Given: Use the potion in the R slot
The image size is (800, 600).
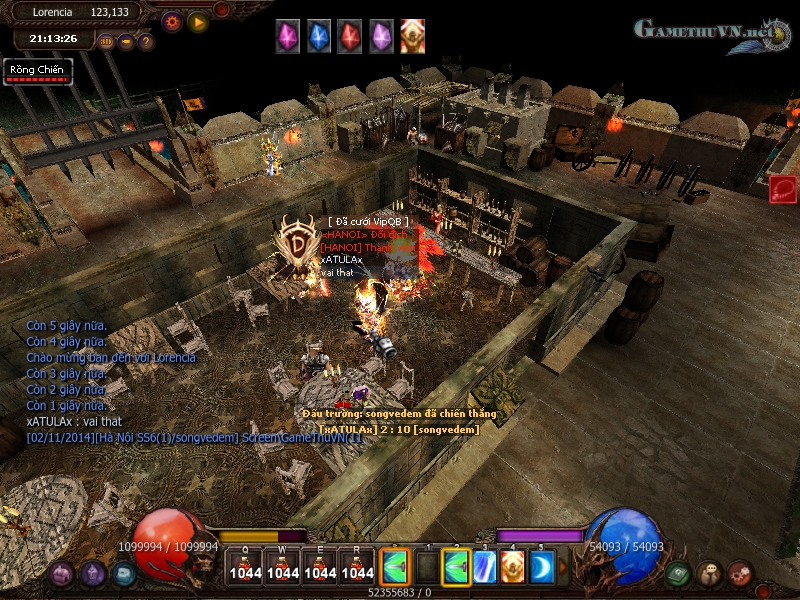Looking at the screenshot, I should click(357, 566).
